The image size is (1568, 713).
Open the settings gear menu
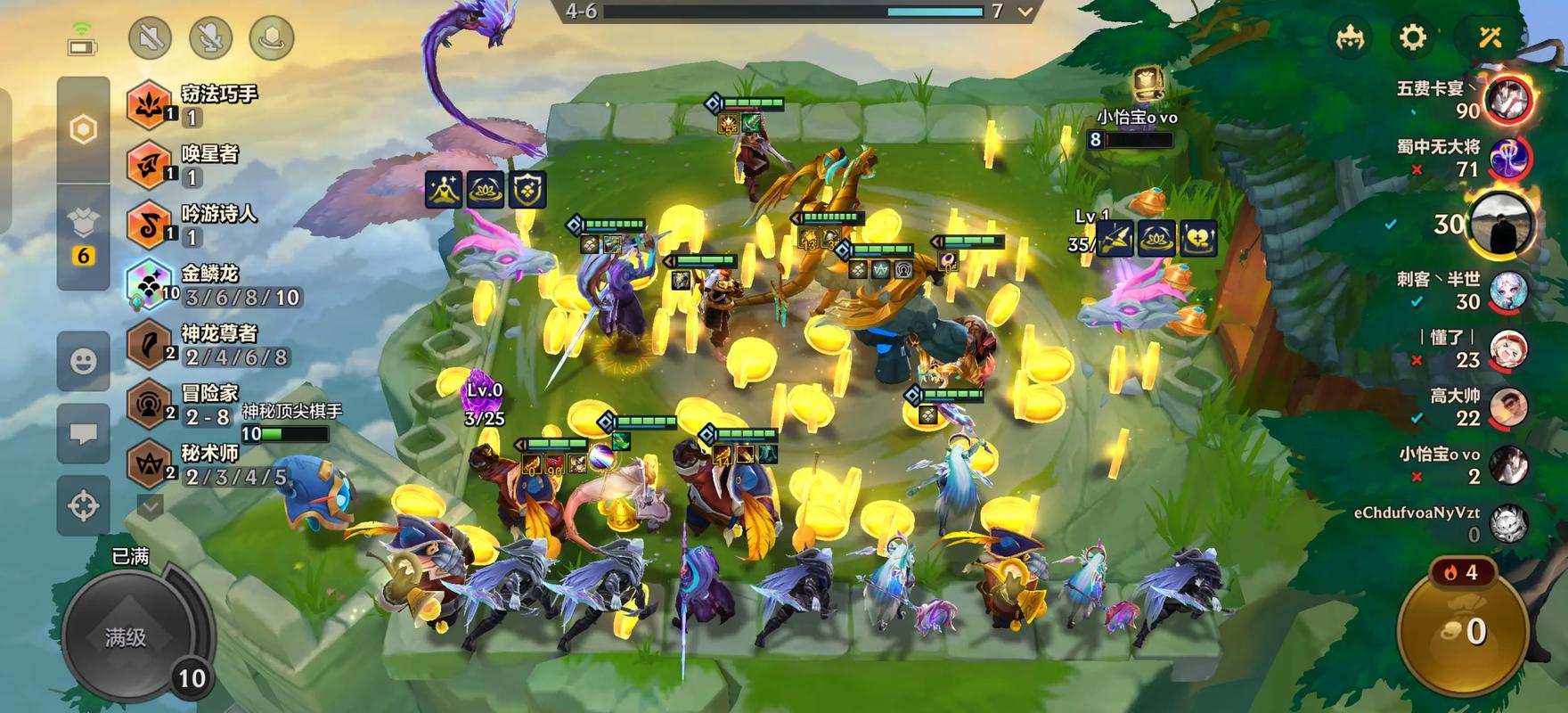(x=1413, y=37)
